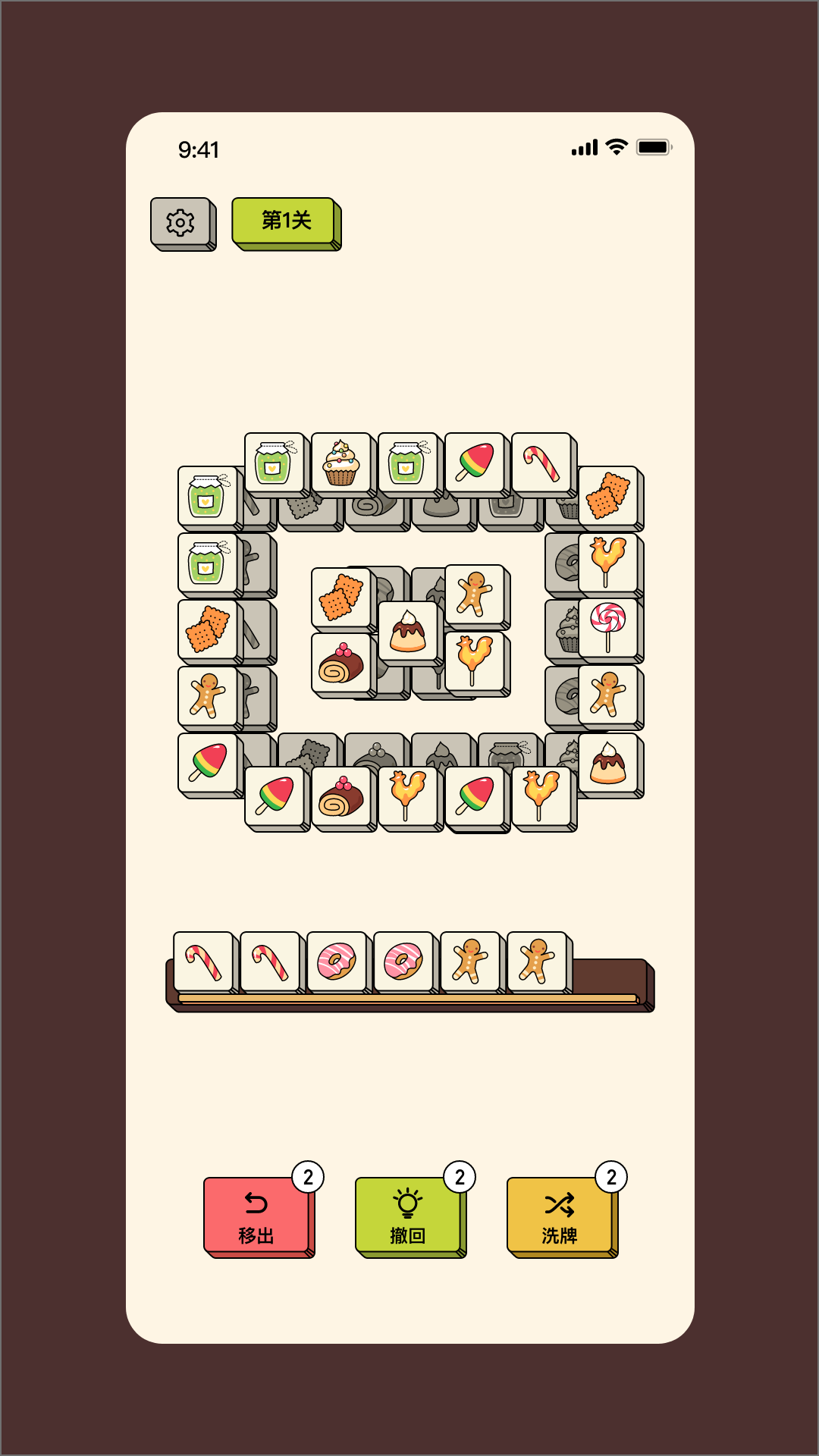Shuffle tiles with the yellow 洗牌 button
Viewport: 819px width, 1456px height.
(560, 1216)
